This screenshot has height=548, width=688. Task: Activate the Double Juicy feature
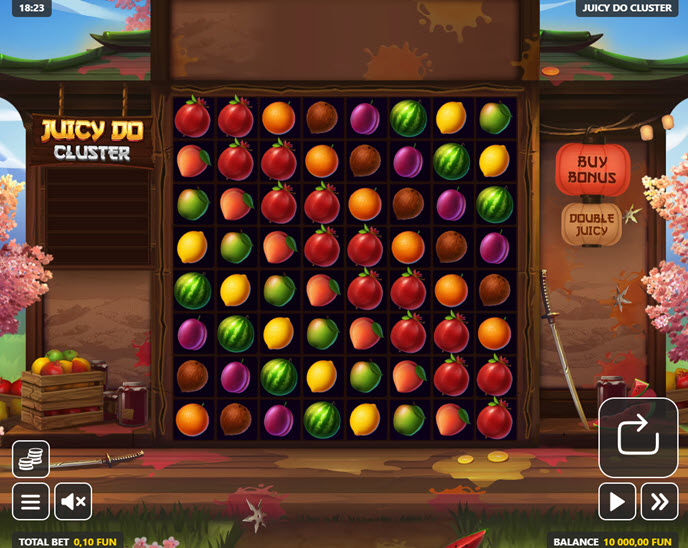592,226
